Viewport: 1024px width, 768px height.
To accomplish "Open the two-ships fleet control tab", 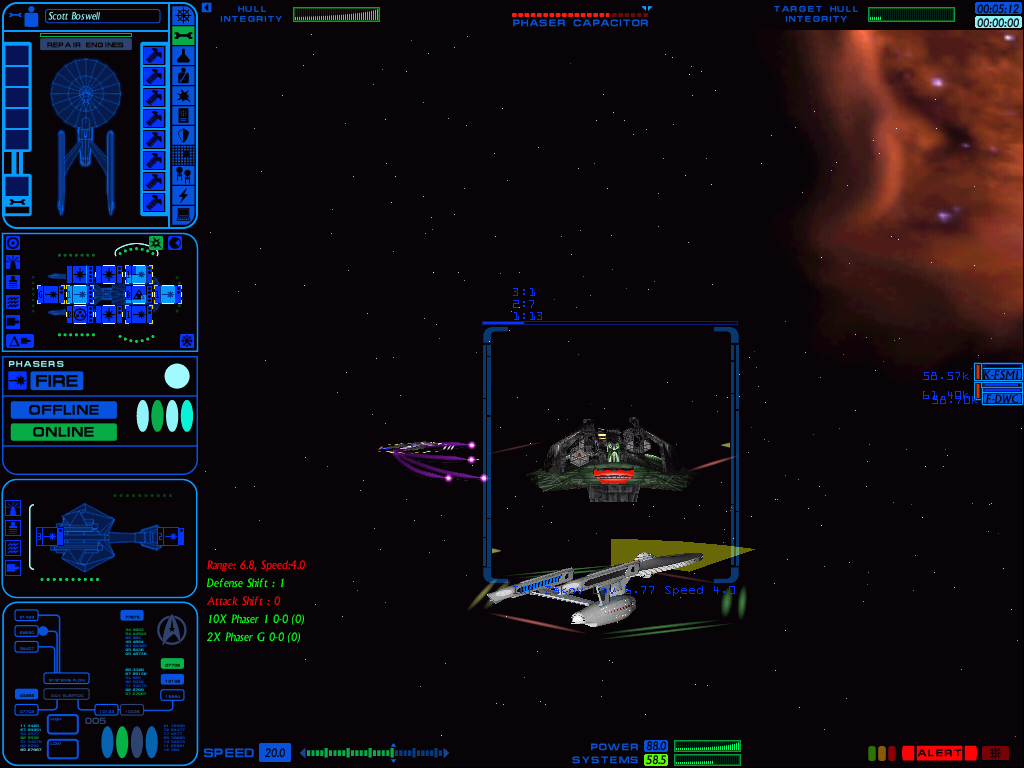I will coord(183,175).
